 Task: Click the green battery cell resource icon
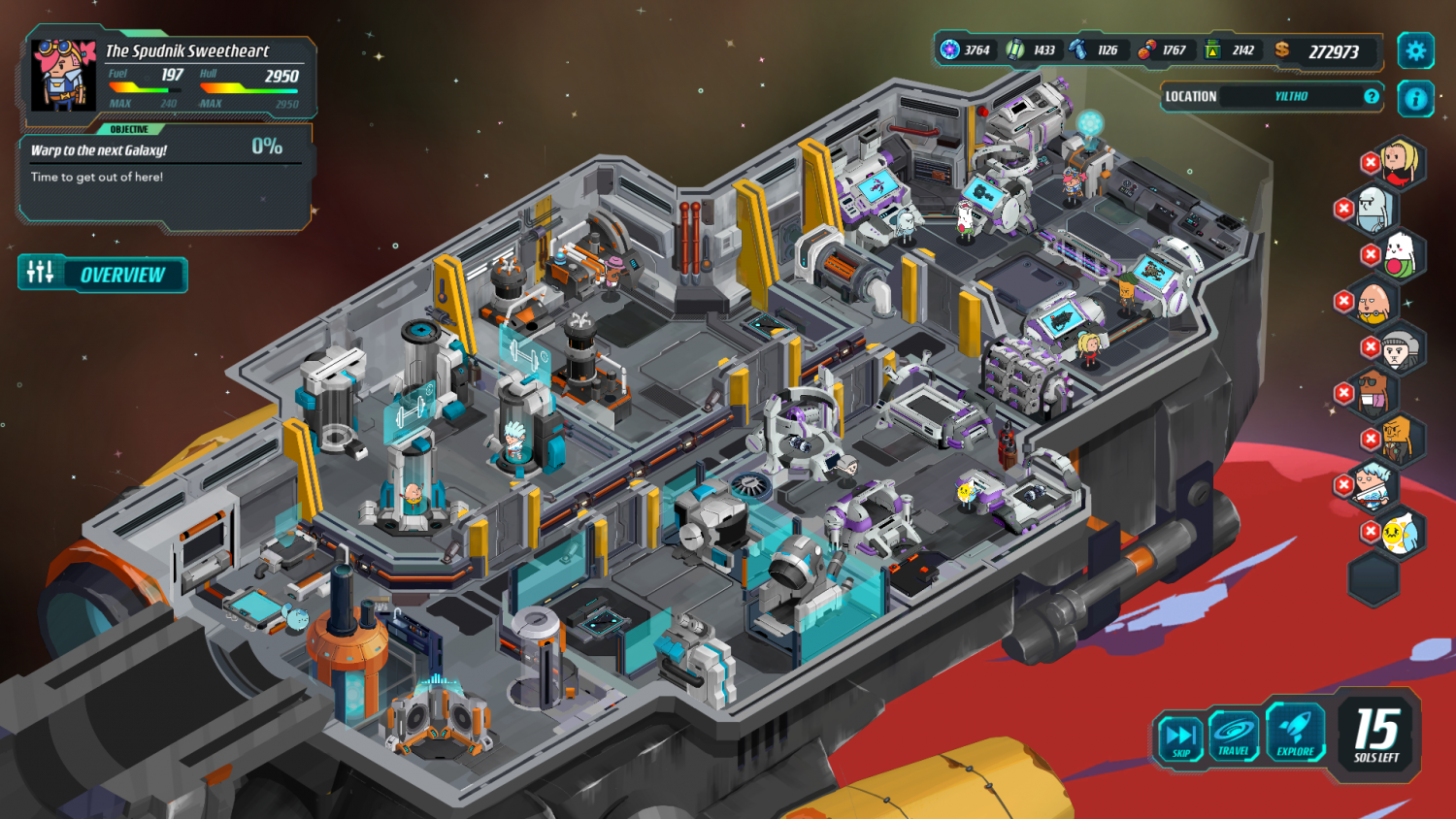click(x=1012, y=49)
